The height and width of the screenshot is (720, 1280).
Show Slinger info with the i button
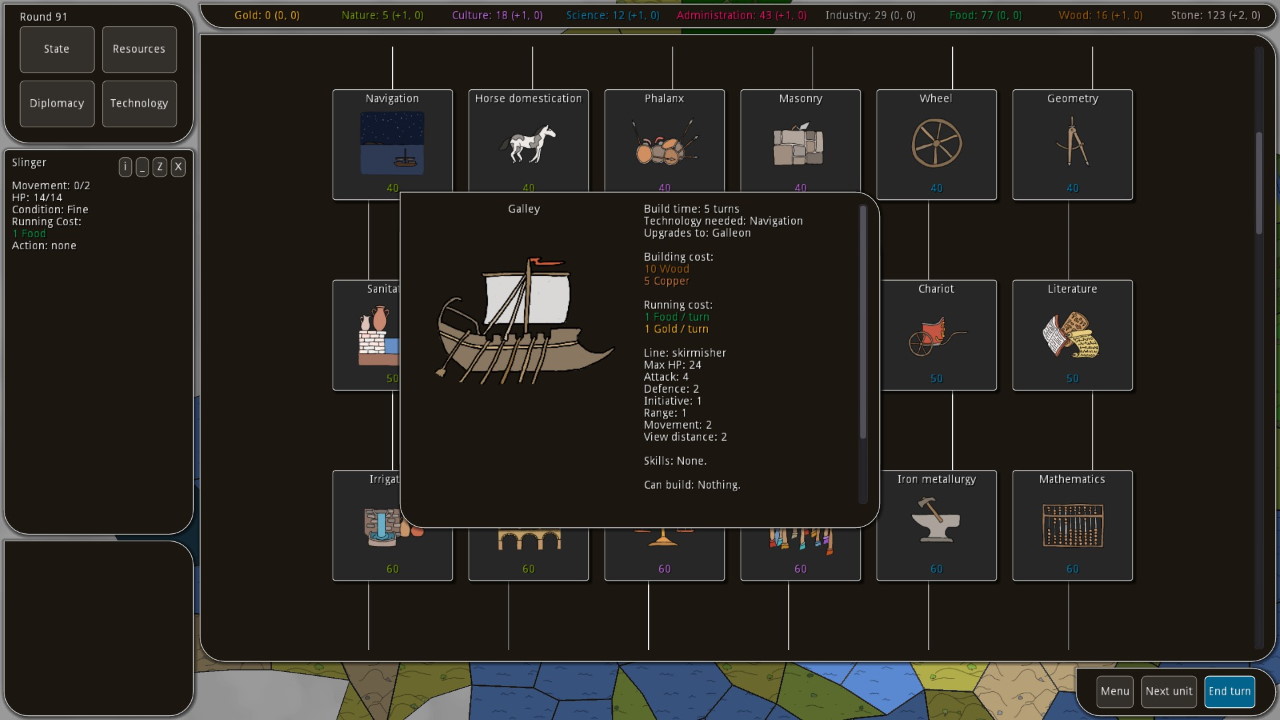125,167
